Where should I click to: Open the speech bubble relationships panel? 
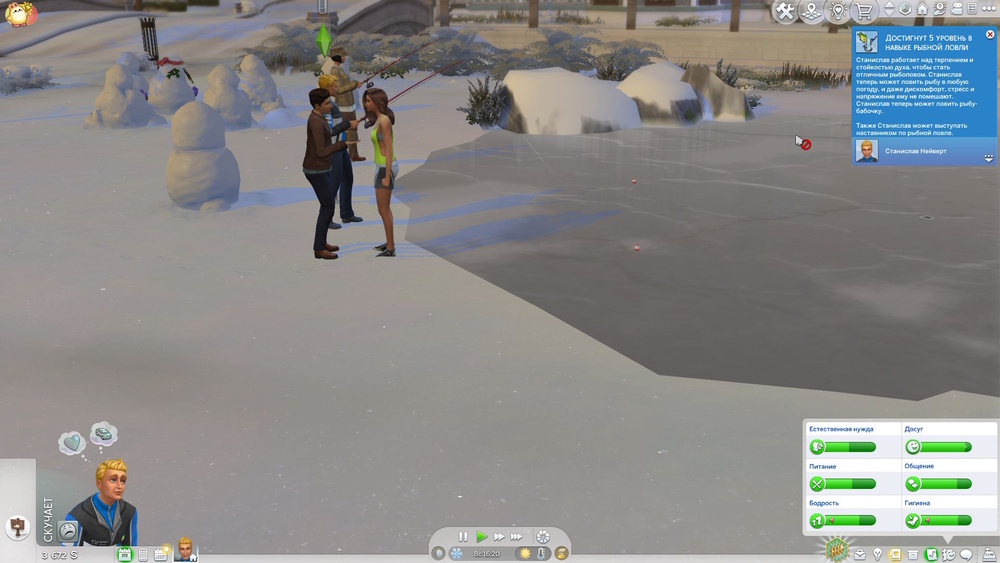[966, 554]
